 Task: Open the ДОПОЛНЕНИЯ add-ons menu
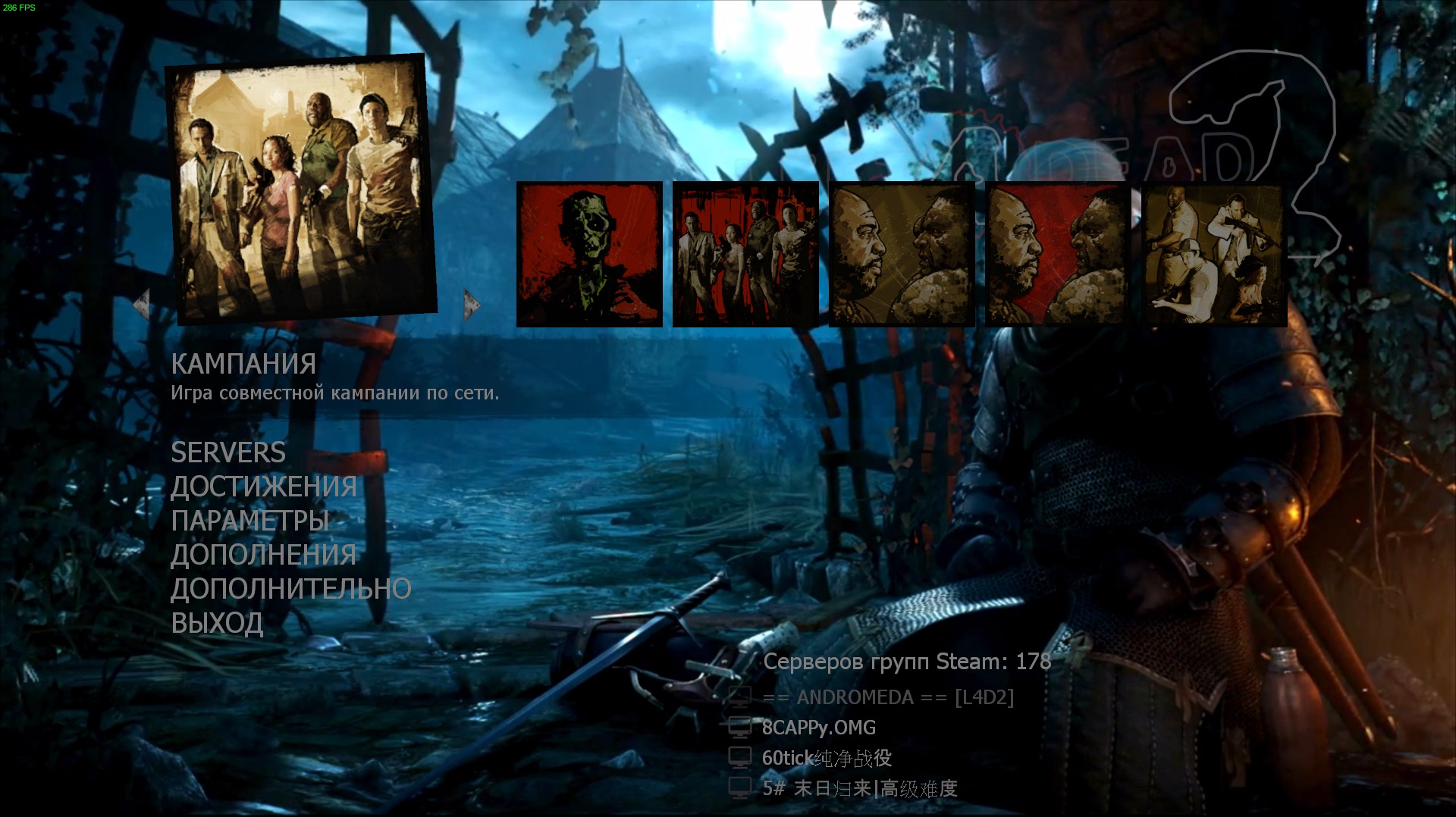tap(263, 555)
